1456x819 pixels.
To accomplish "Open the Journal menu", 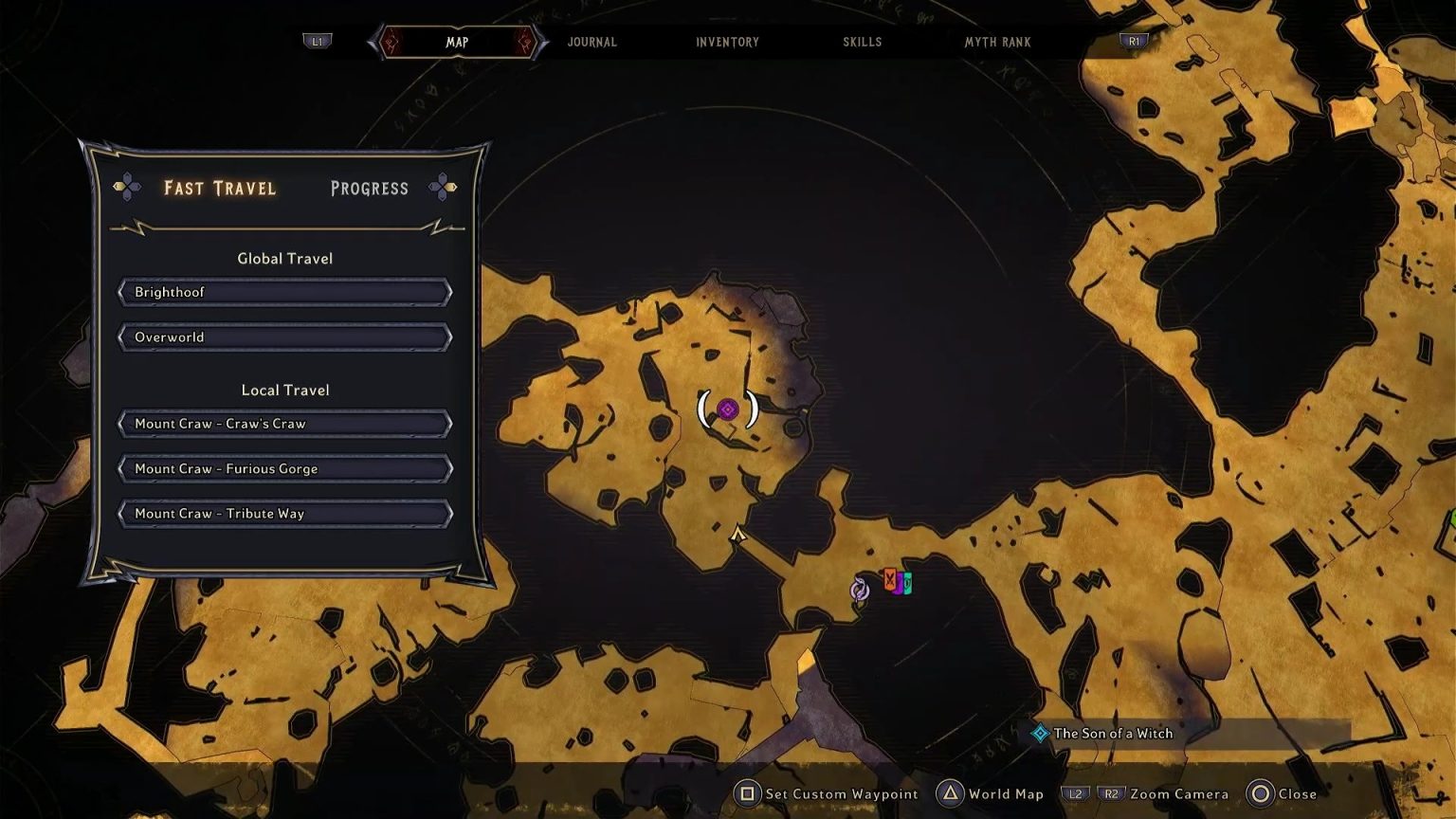I will (x=591, y=42).
